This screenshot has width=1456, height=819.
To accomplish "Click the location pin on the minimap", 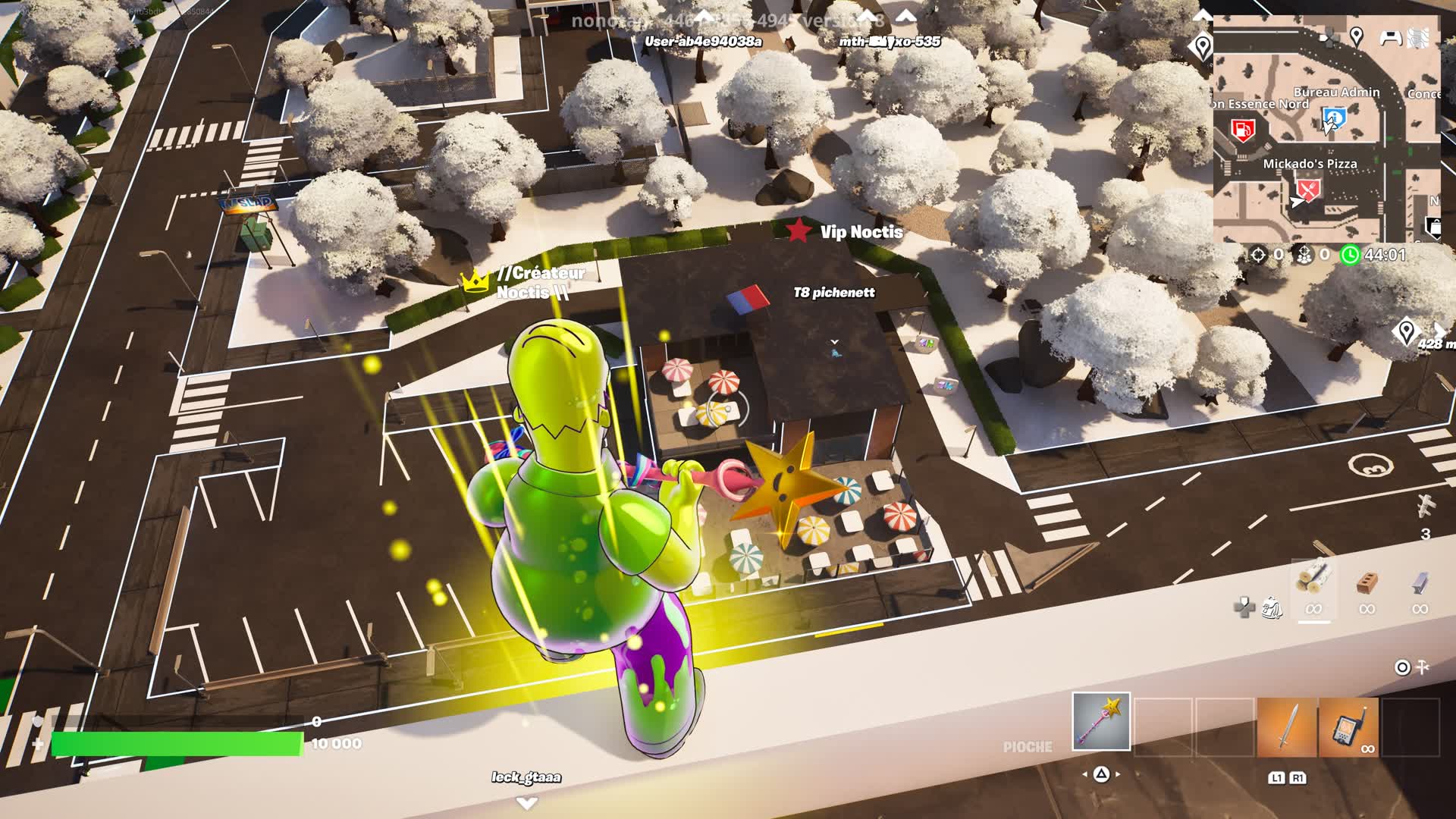I will 1357,36.
